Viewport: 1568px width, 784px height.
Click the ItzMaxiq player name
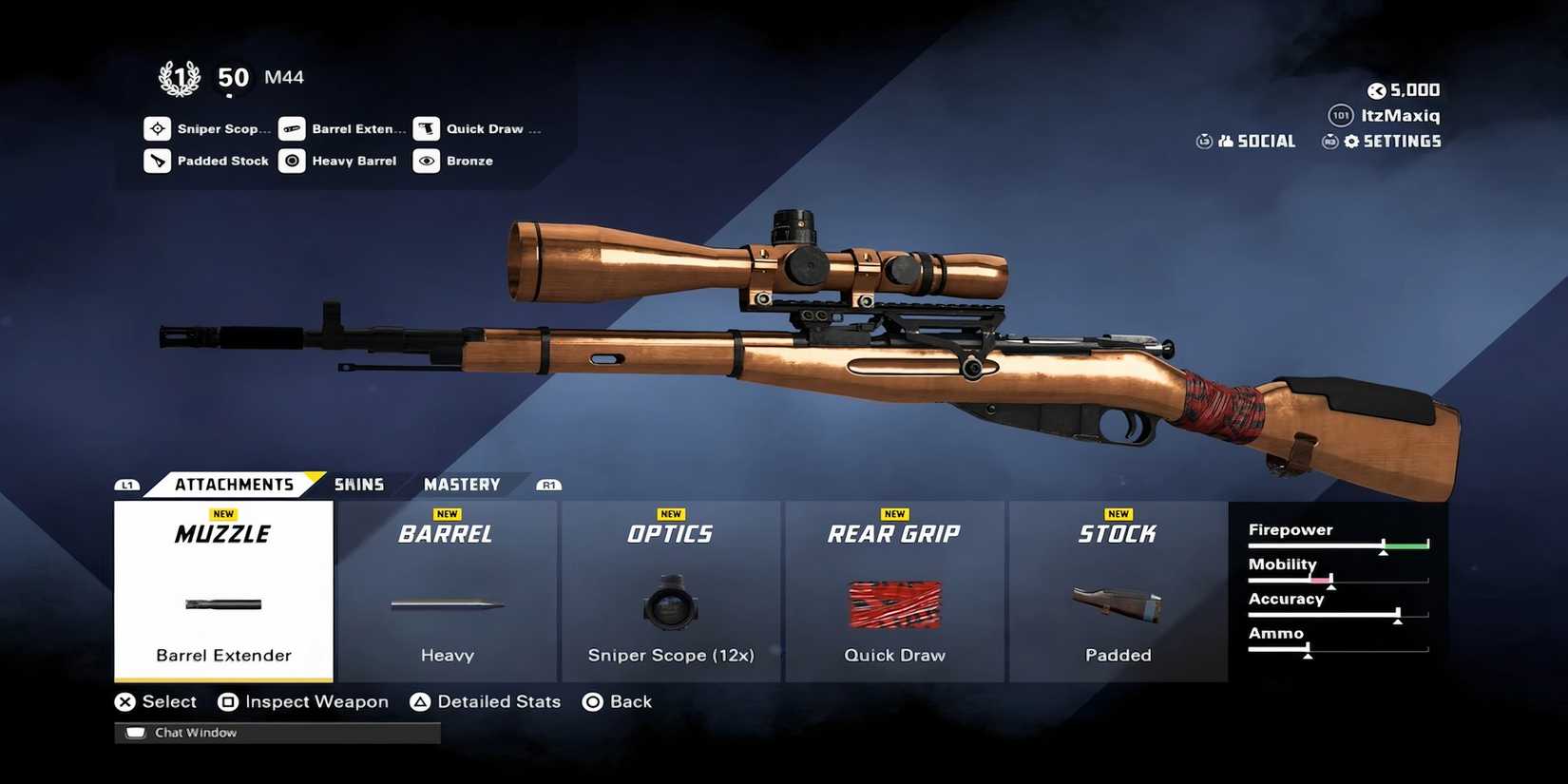1400,116
